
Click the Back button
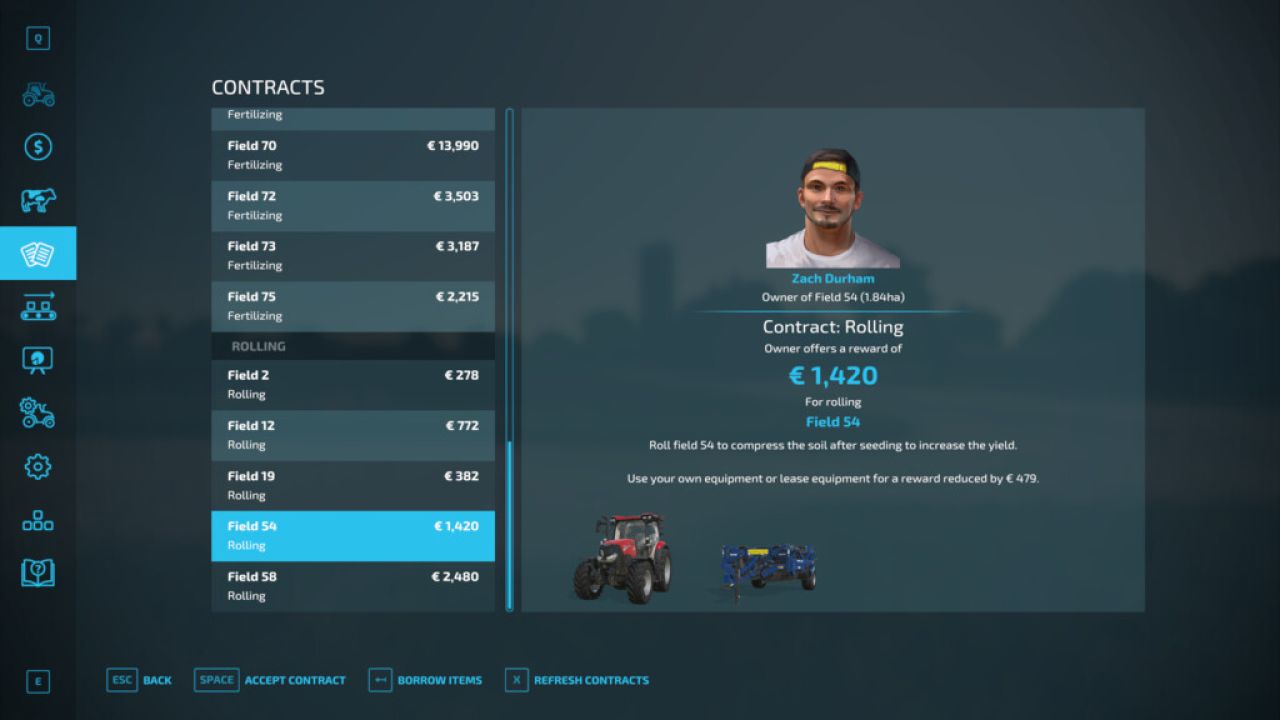(140, 680)
